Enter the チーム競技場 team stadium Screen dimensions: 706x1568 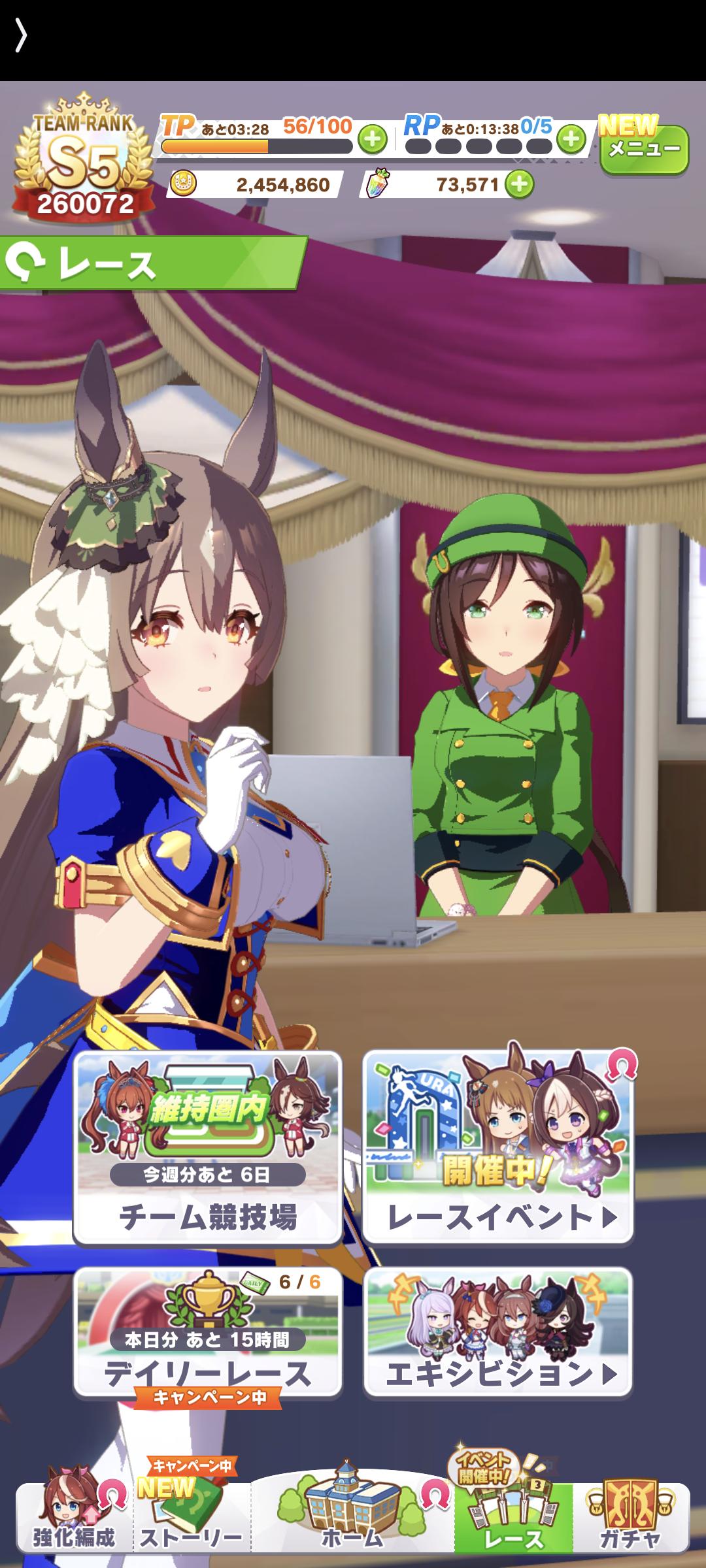(x=207, y=1148)
